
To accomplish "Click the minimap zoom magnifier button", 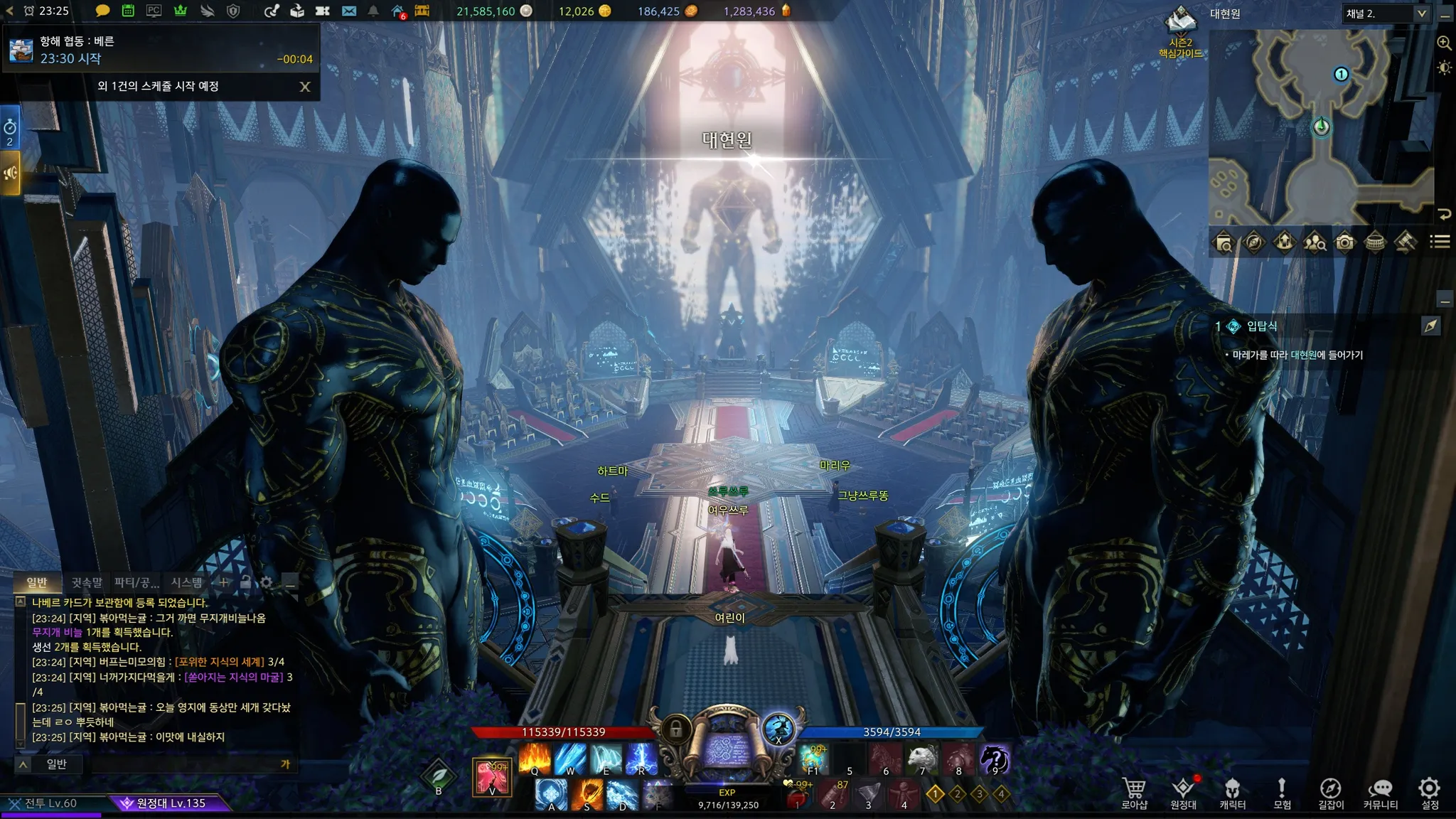I will (1444, 43).
